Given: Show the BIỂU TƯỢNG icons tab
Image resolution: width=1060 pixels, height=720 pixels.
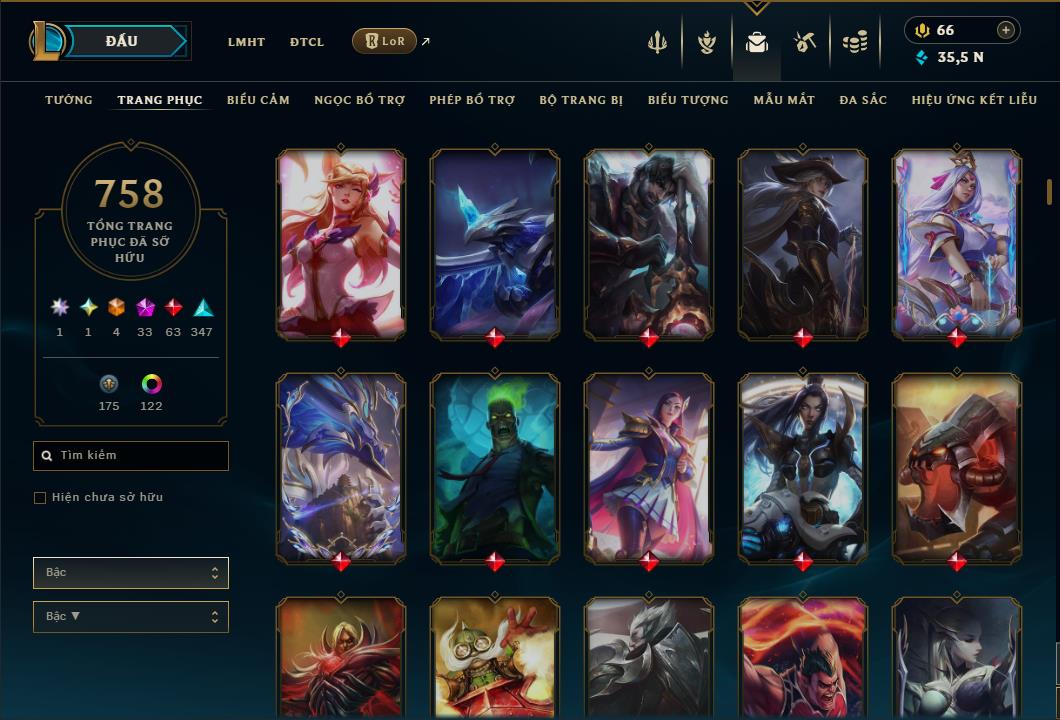Looking at the screenshot, I should point(688,100).
